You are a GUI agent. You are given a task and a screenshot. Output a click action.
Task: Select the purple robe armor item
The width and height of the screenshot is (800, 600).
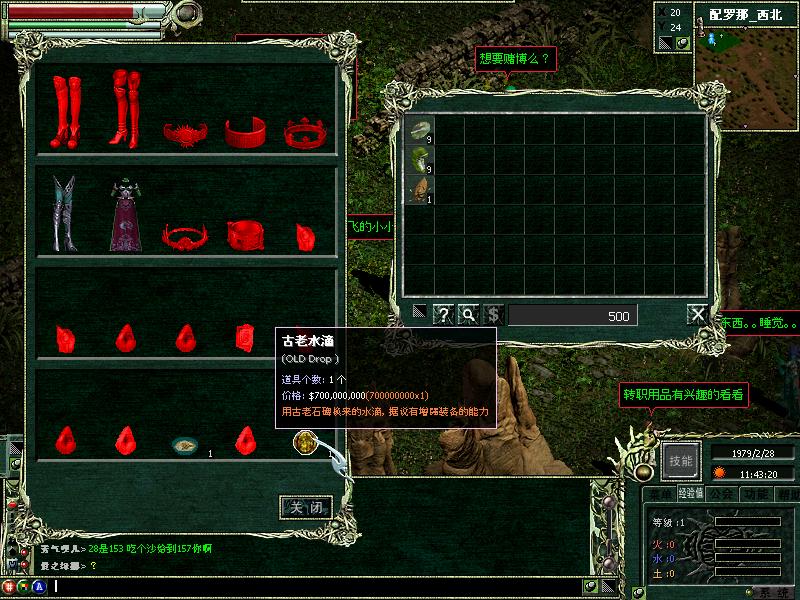126,215
